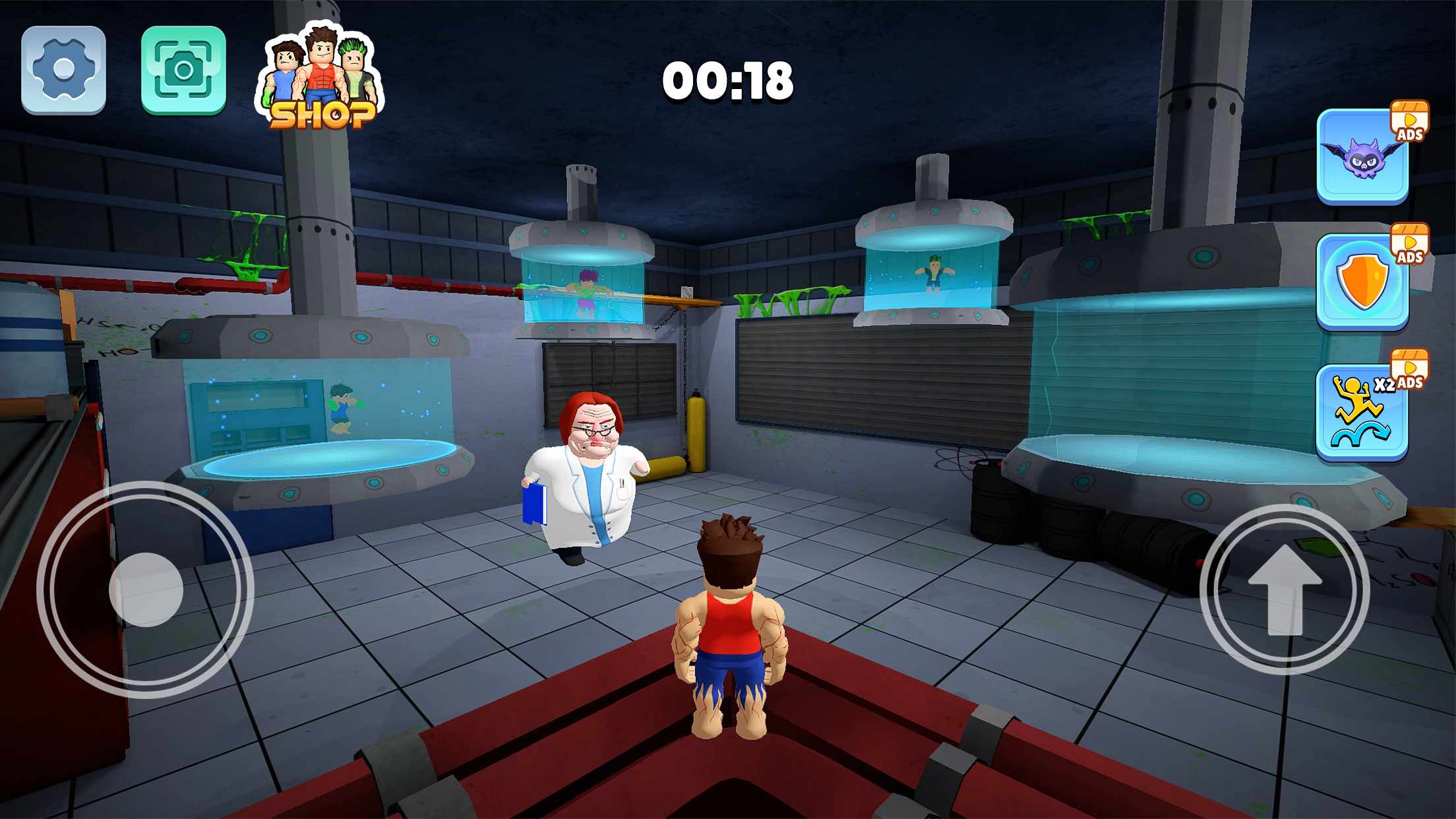The width and height of the screenshot is (1456, 819).
Task: Open the gear settings menu
Action: click(63, 70)
